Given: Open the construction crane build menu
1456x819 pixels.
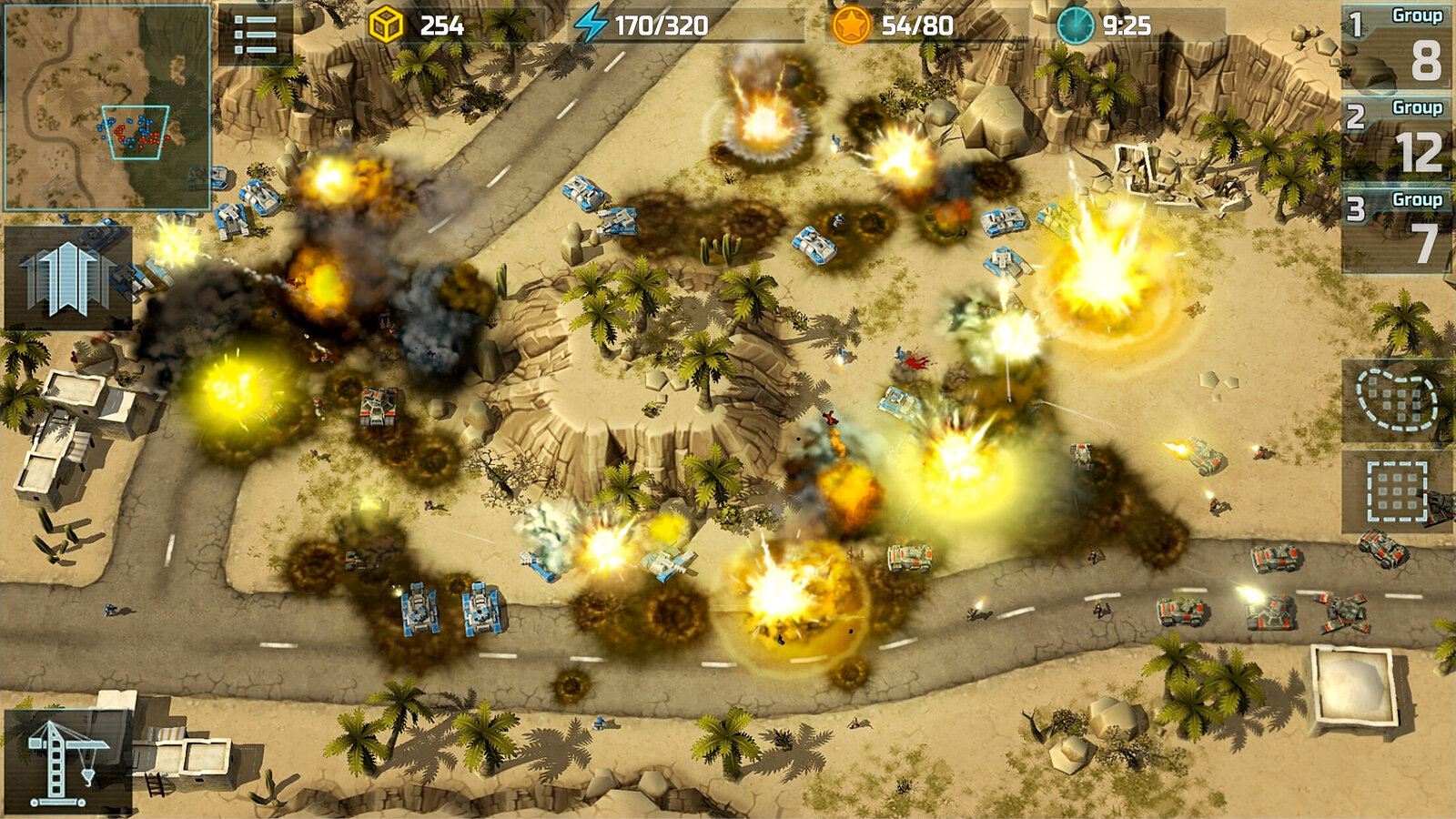Looking at the screenshot, I should (x=67, y=761).
